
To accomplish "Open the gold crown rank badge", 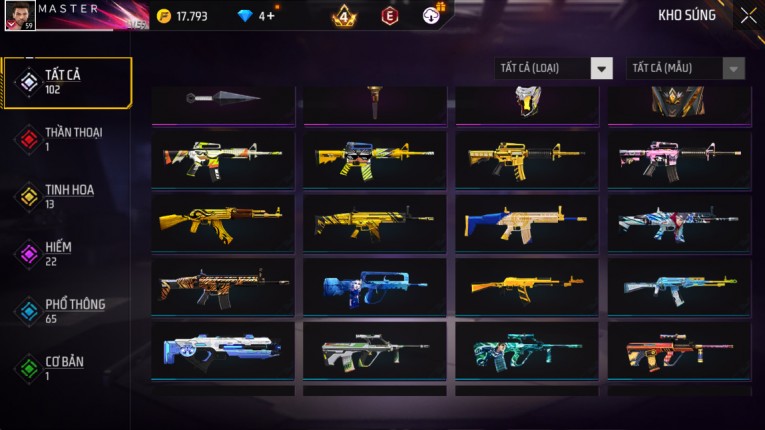I will point(343,16).
